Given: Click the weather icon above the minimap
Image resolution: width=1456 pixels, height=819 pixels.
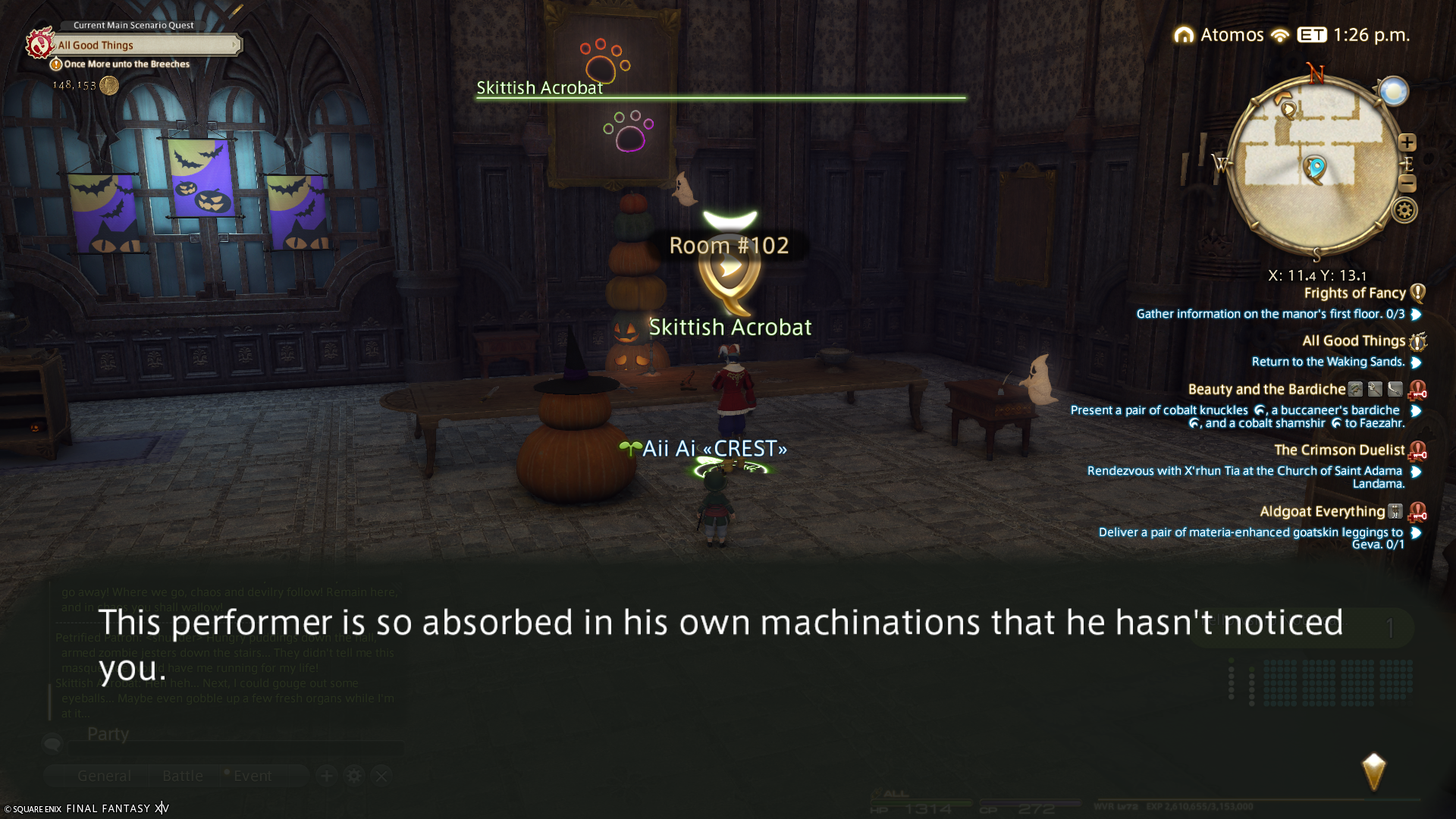Looking at the screenshot, I should click(x=1394, y=92).
